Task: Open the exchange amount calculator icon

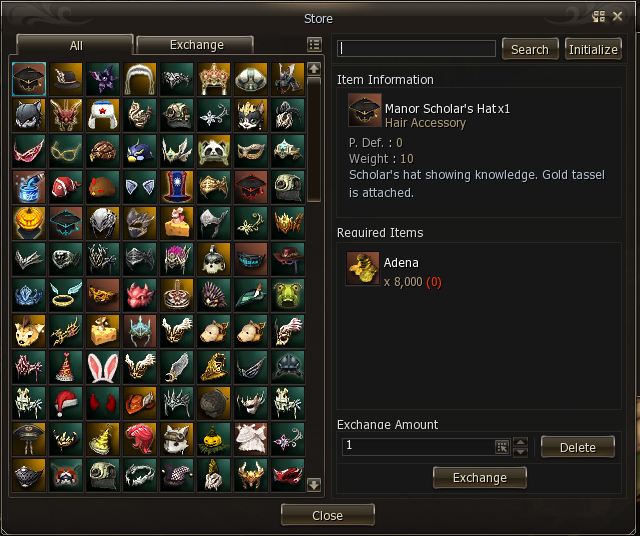Action: 501,447
